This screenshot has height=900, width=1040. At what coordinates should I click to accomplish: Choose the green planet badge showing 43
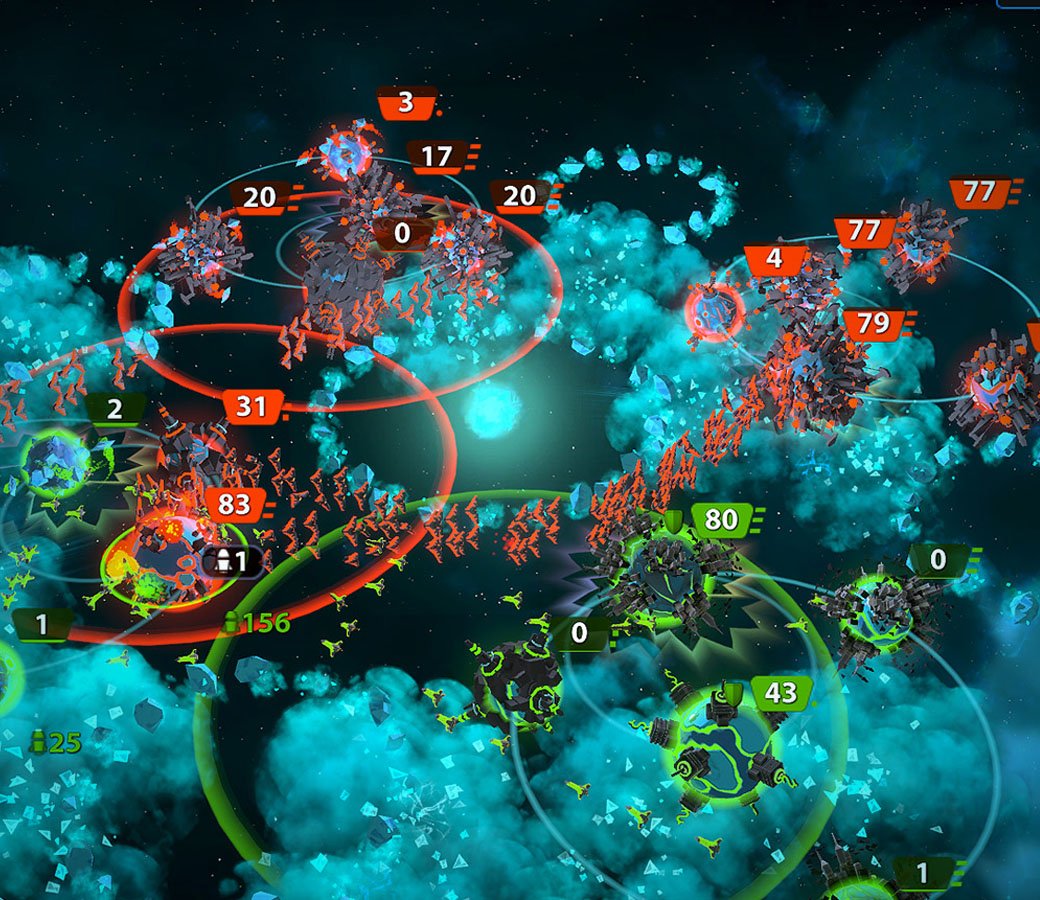[x=781, y=692]
